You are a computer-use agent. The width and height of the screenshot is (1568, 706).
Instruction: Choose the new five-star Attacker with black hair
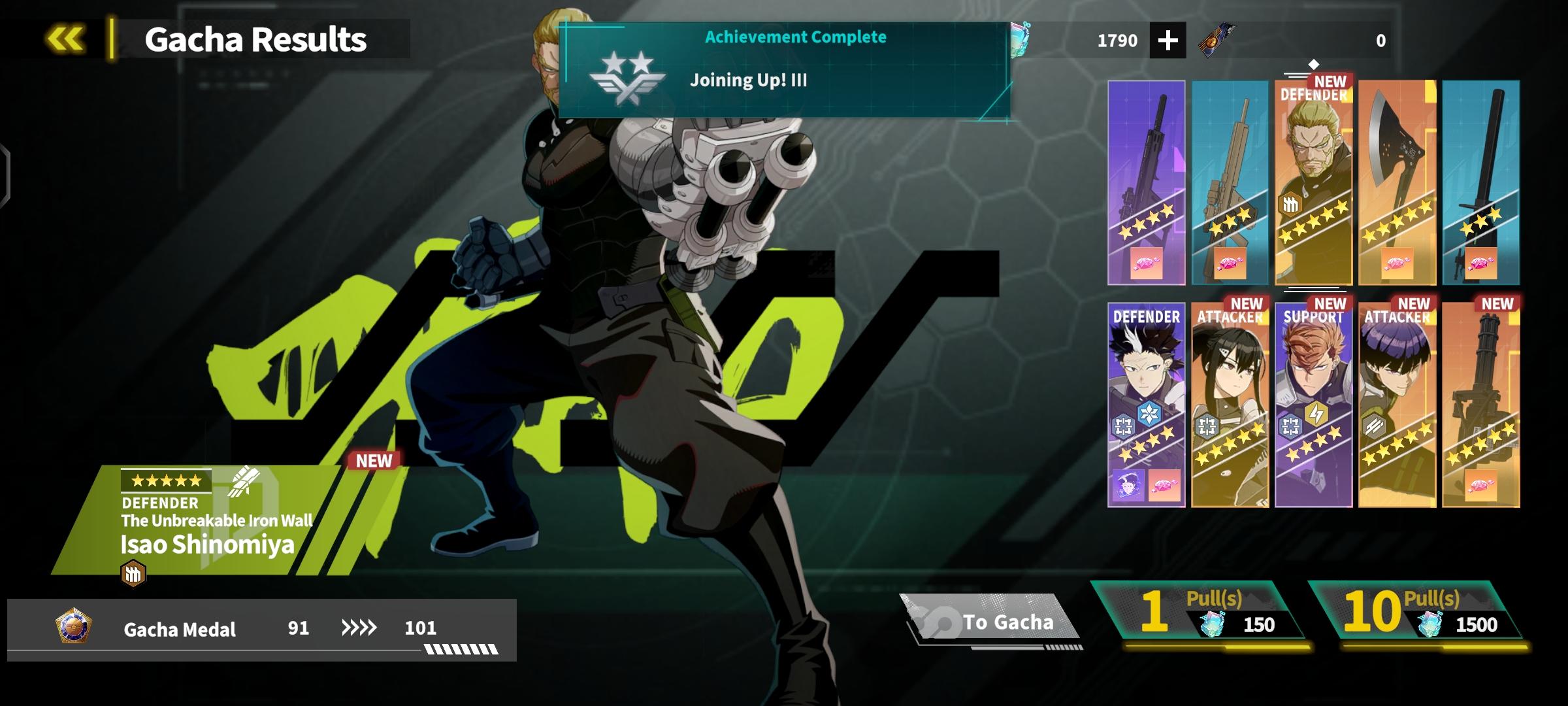1230,405
